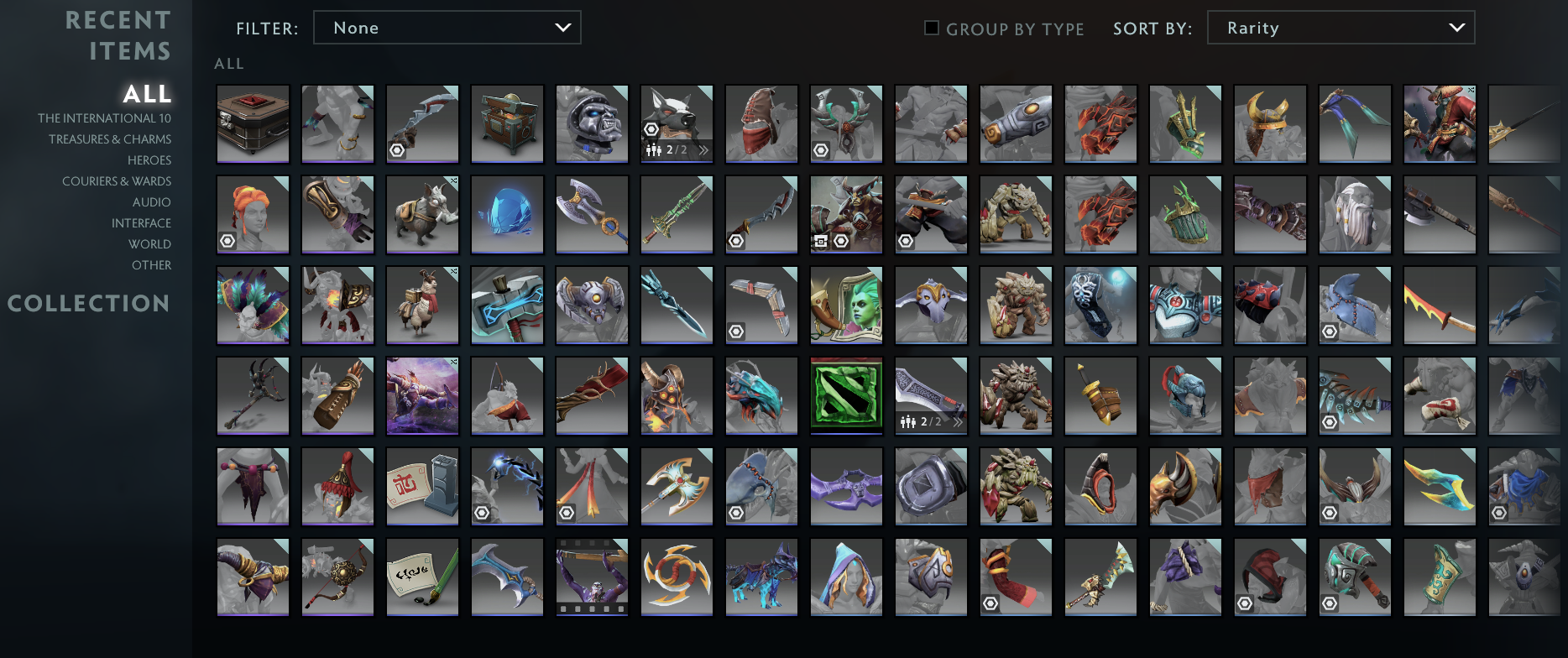
Task: Select the blue crystal courier item
Action: tap(506, 214)
